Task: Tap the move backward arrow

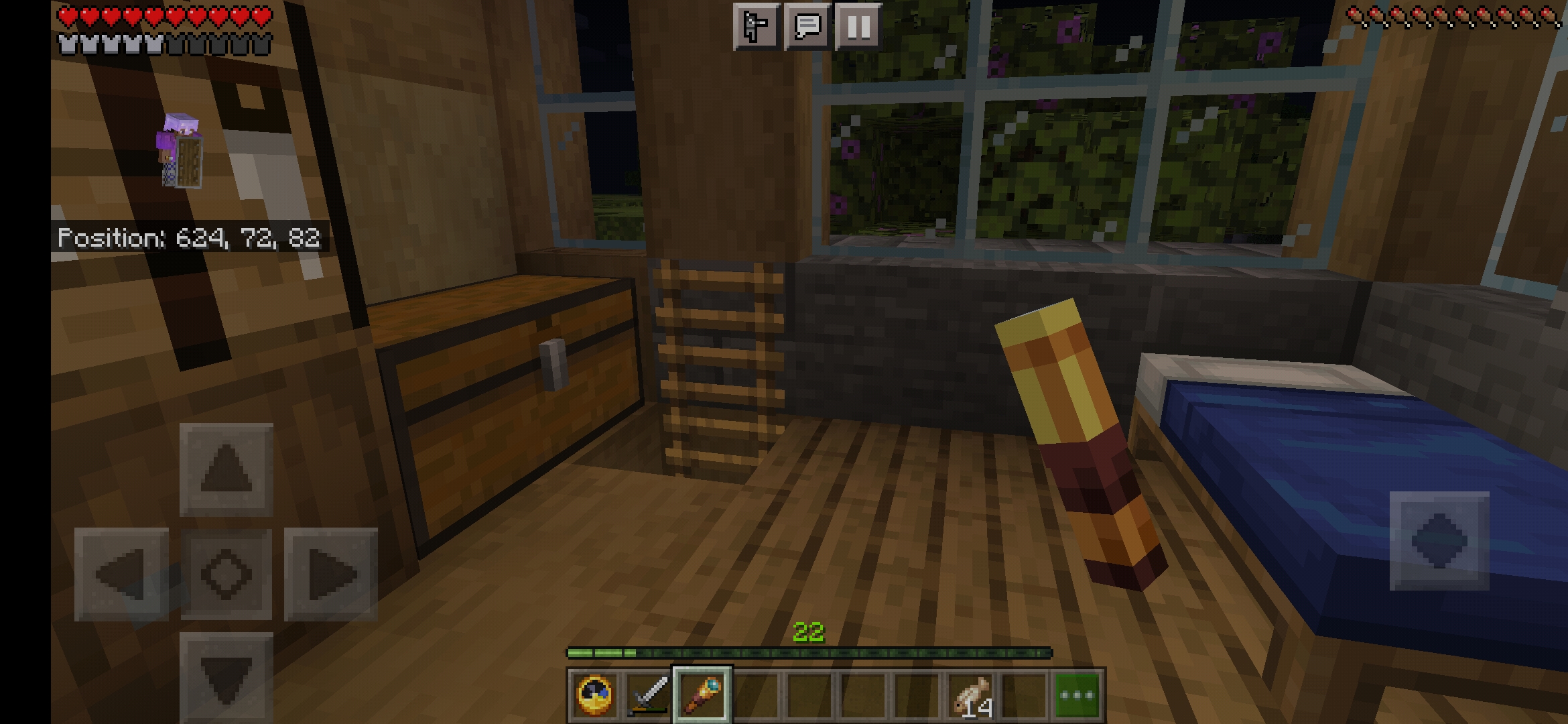Action: coord(226,677)
